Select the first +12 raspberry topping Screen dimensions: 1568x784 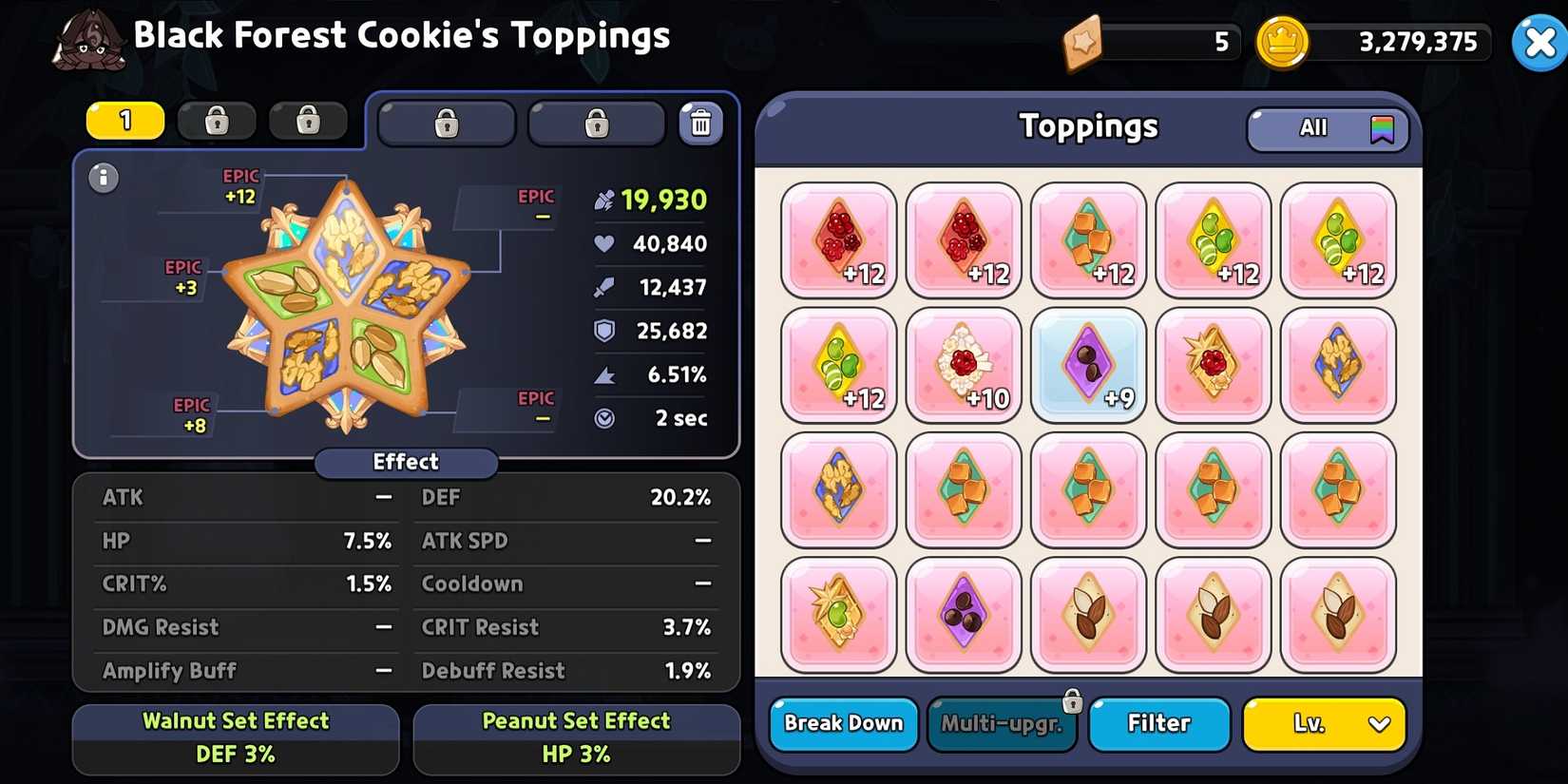[x=837, y=239]
